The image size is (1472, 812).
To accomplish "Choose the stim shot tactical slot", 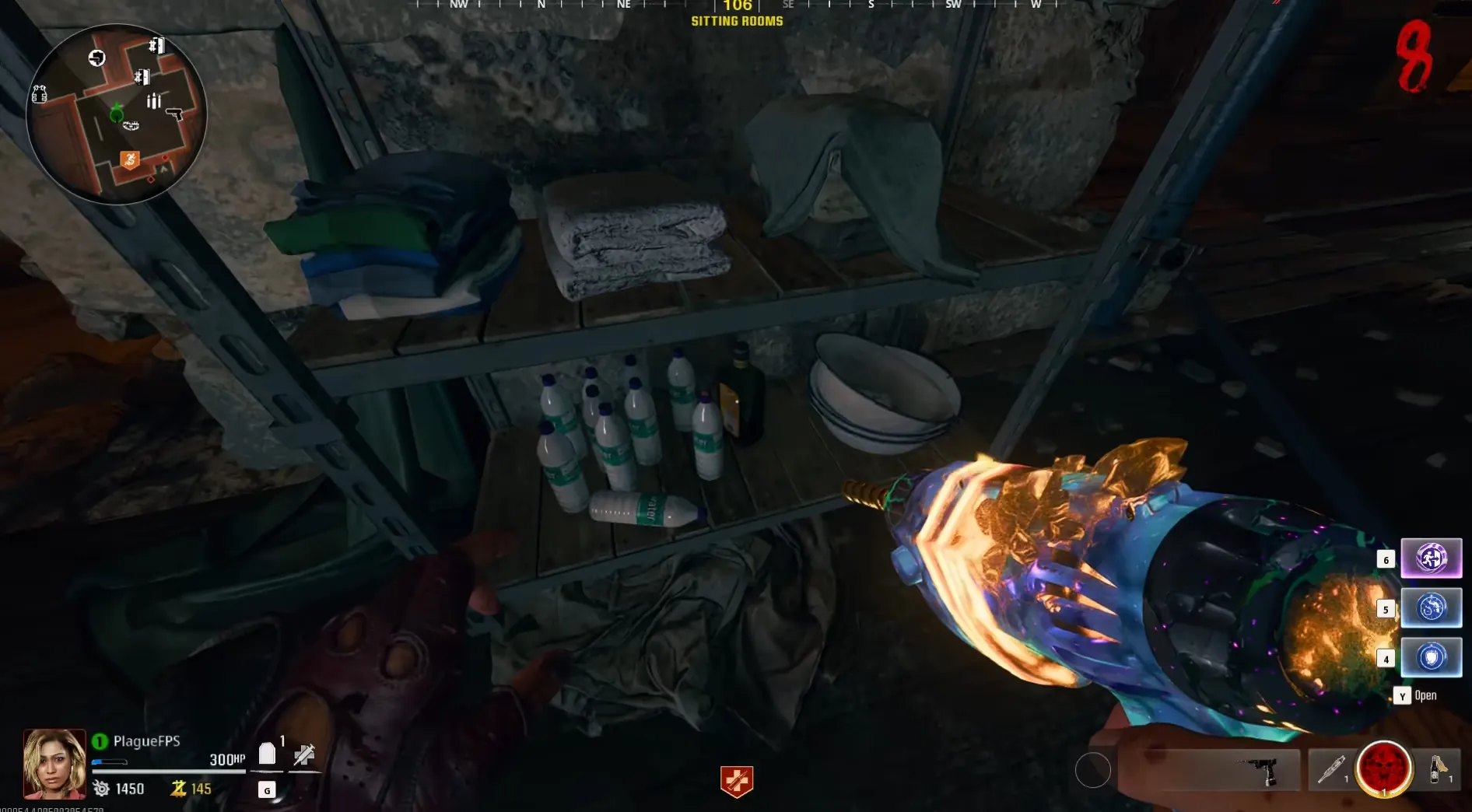I will 1331,770.
